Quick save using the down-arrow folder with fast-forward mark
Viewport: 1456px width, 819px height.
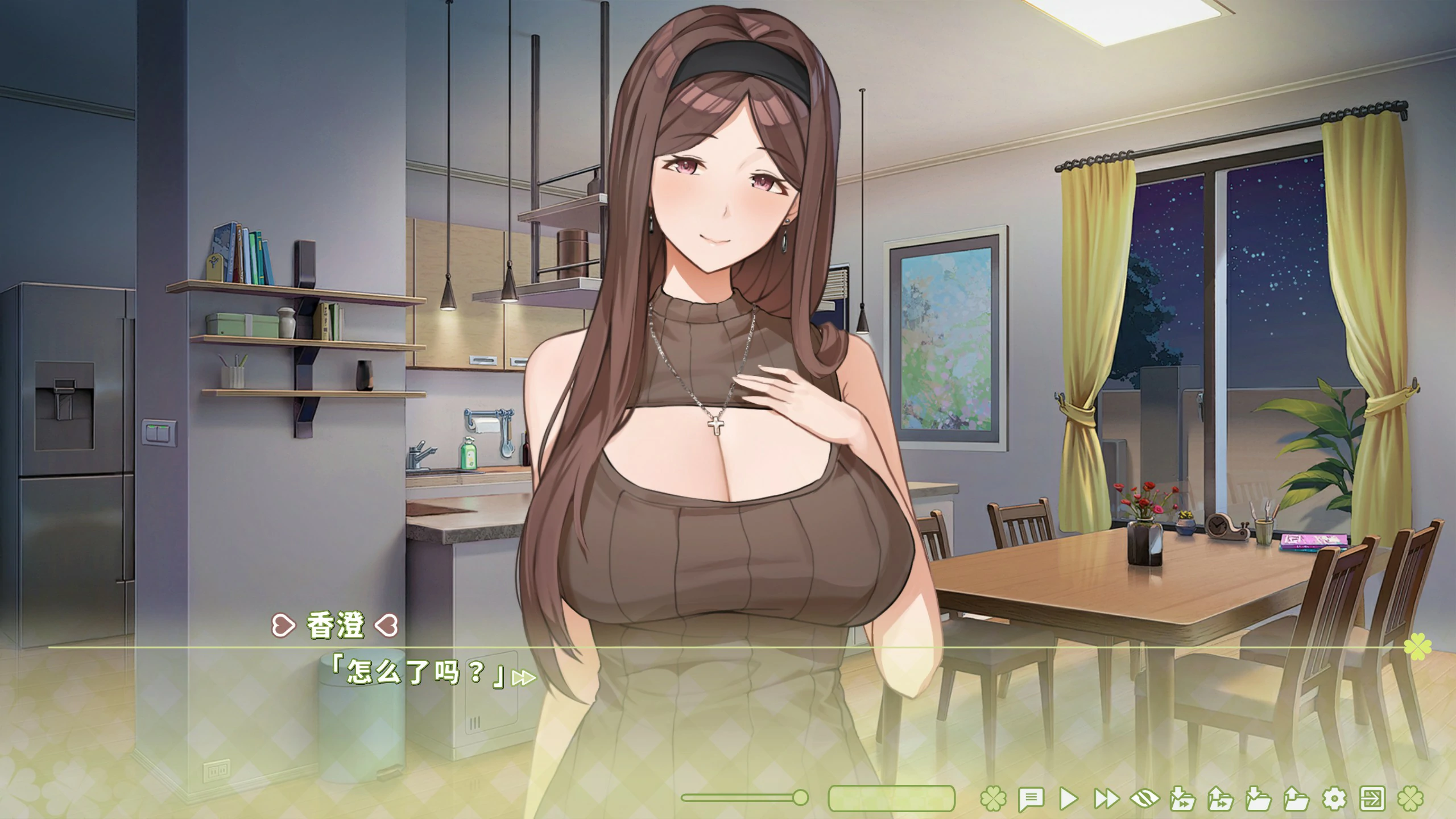click(1182, 799)
